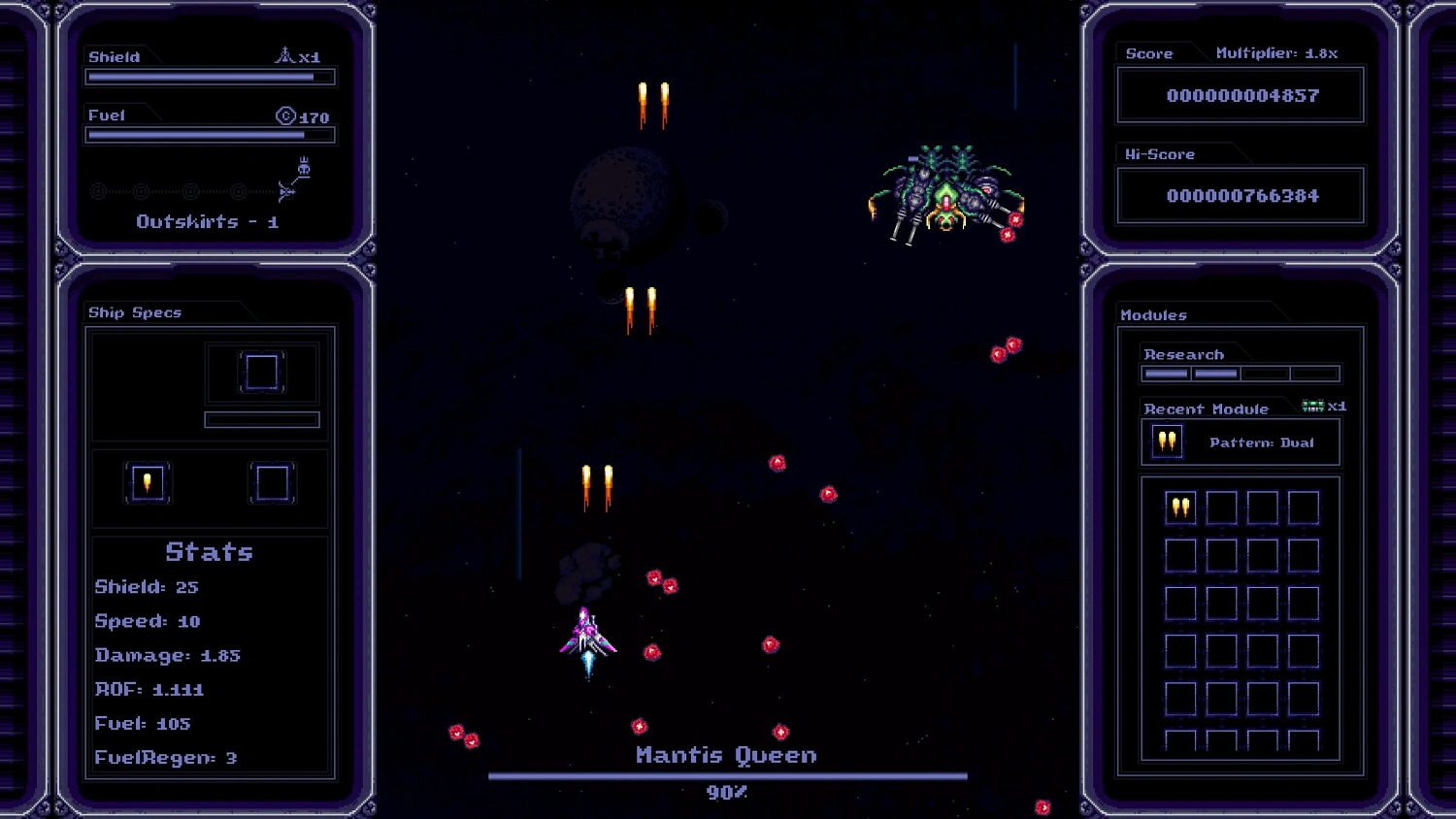The width and height of the screenshot is (1456, 819).
Task: Click the Stats section heading
Action: pos(210,551)
